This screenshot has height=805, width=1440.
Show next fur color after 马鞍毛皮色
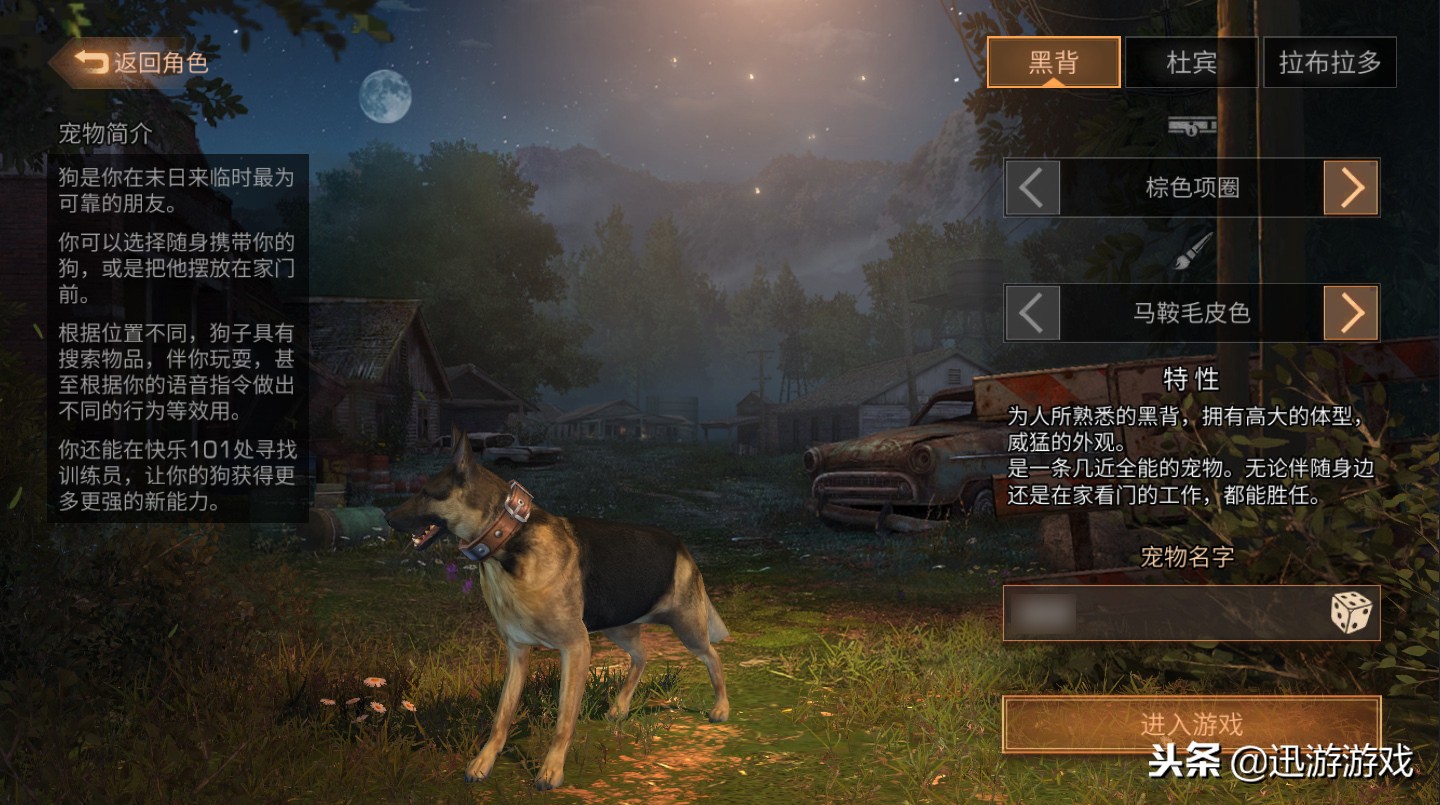click(1351, 313)
